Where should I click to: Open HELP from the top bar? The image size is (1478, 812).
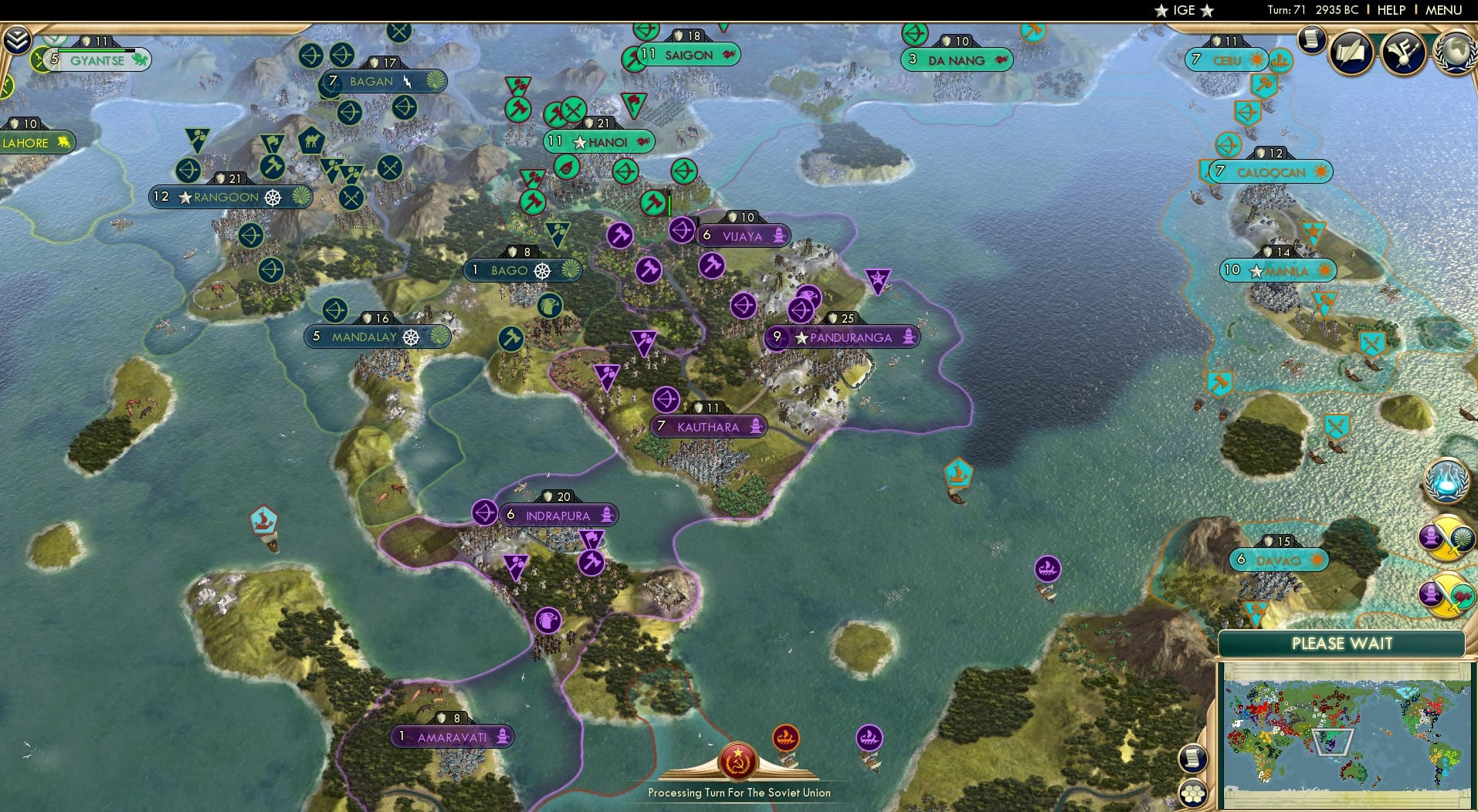click(1391, 10)
